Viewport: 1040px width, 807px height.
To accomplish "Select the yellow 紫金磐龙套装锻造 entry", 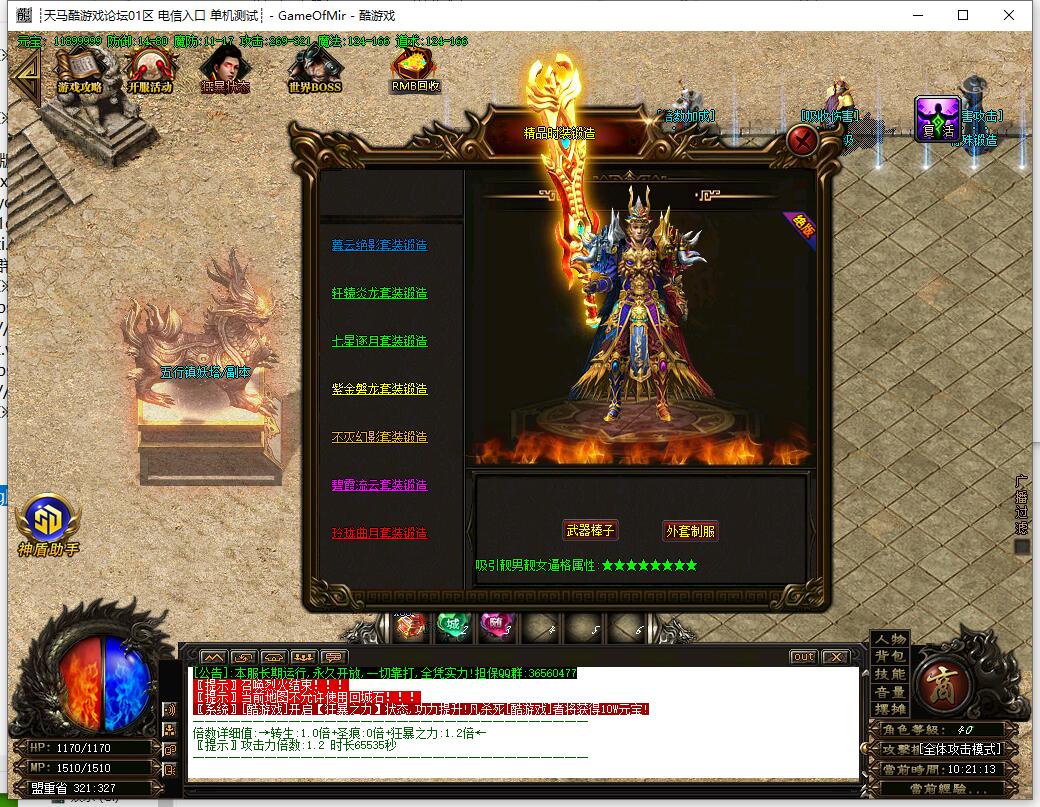I will click(379, 389).
